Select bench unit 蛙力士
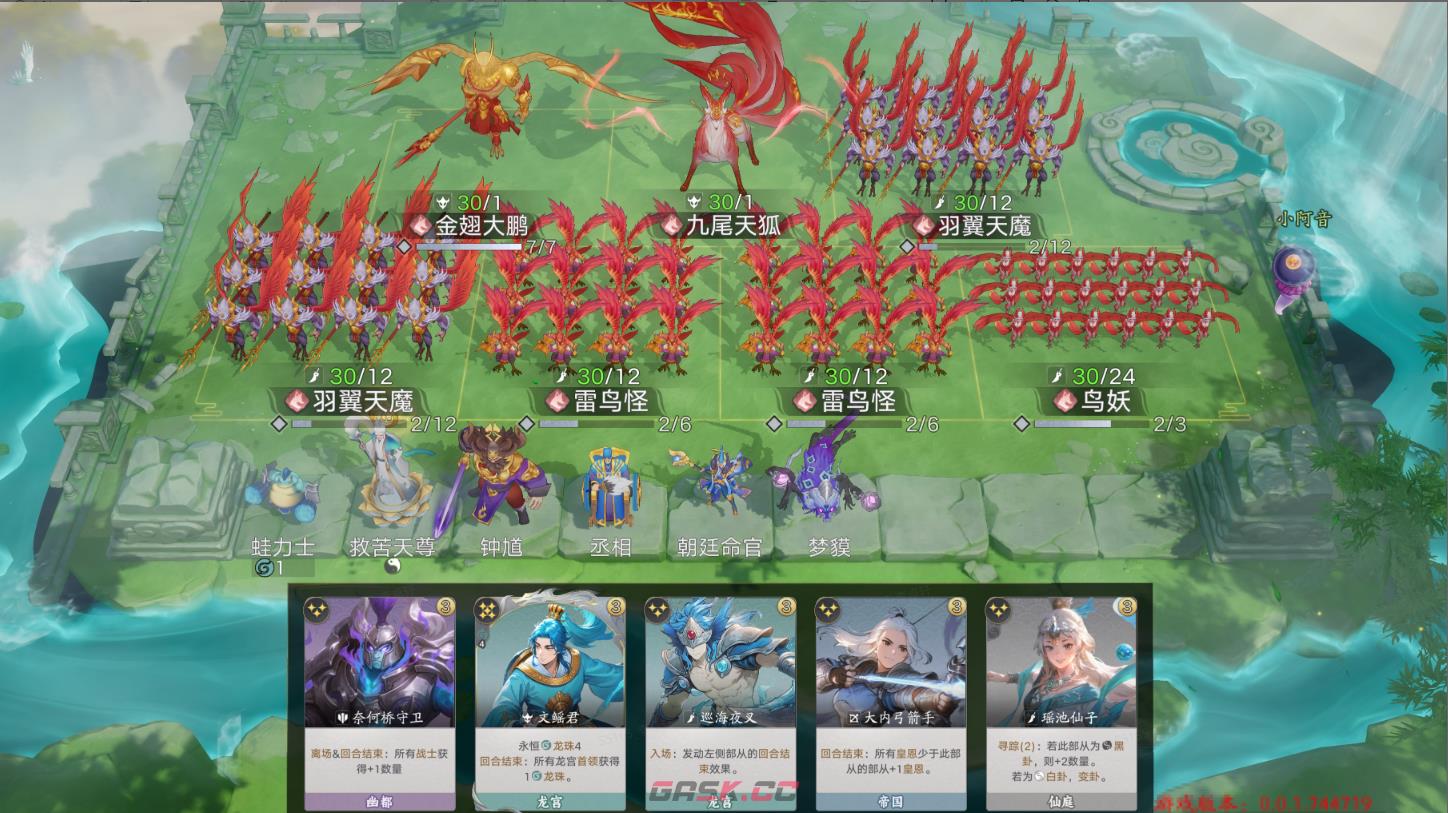Screen dimensions: 1448x813 tap(282, 495)
